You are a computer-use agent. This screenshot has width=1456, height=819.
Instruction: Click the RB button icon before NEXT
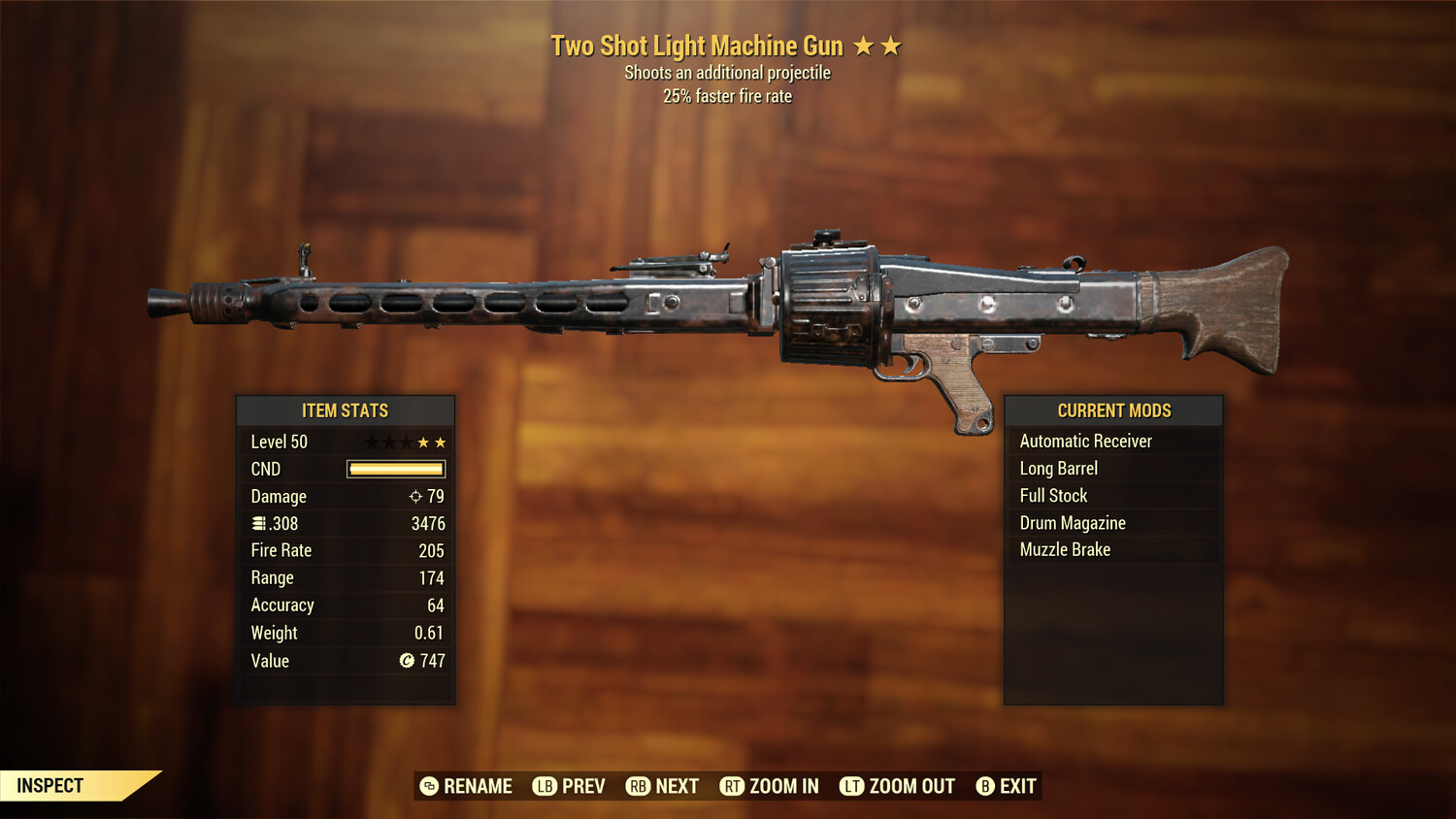639,786
